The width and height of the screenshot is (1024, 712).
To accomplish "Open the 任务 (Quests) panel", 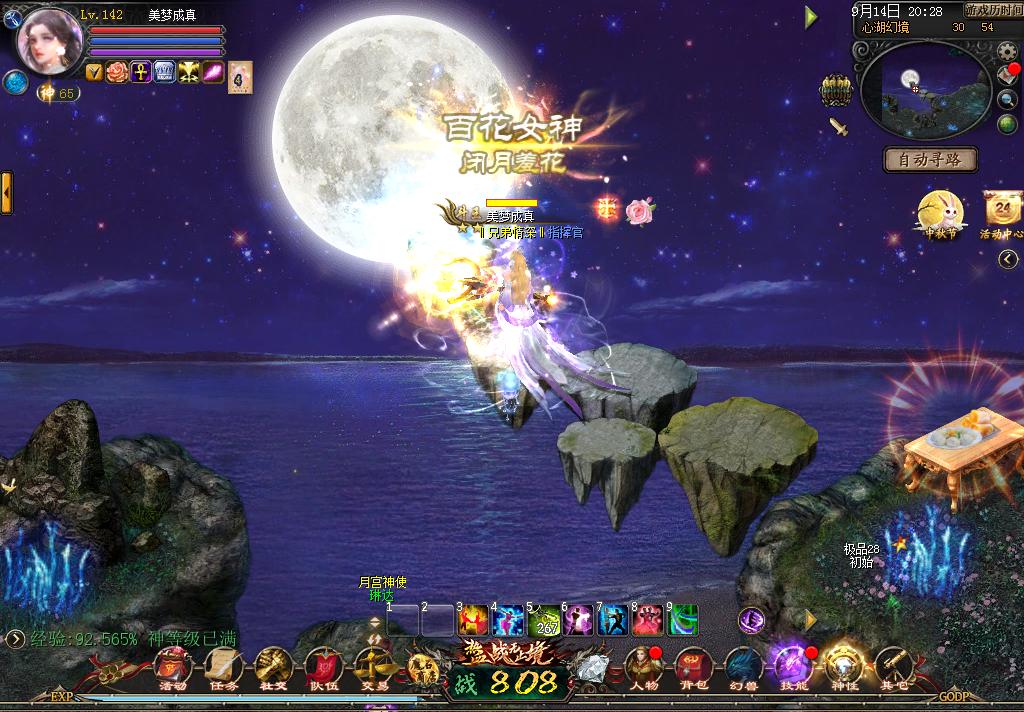I will point(223,664).
